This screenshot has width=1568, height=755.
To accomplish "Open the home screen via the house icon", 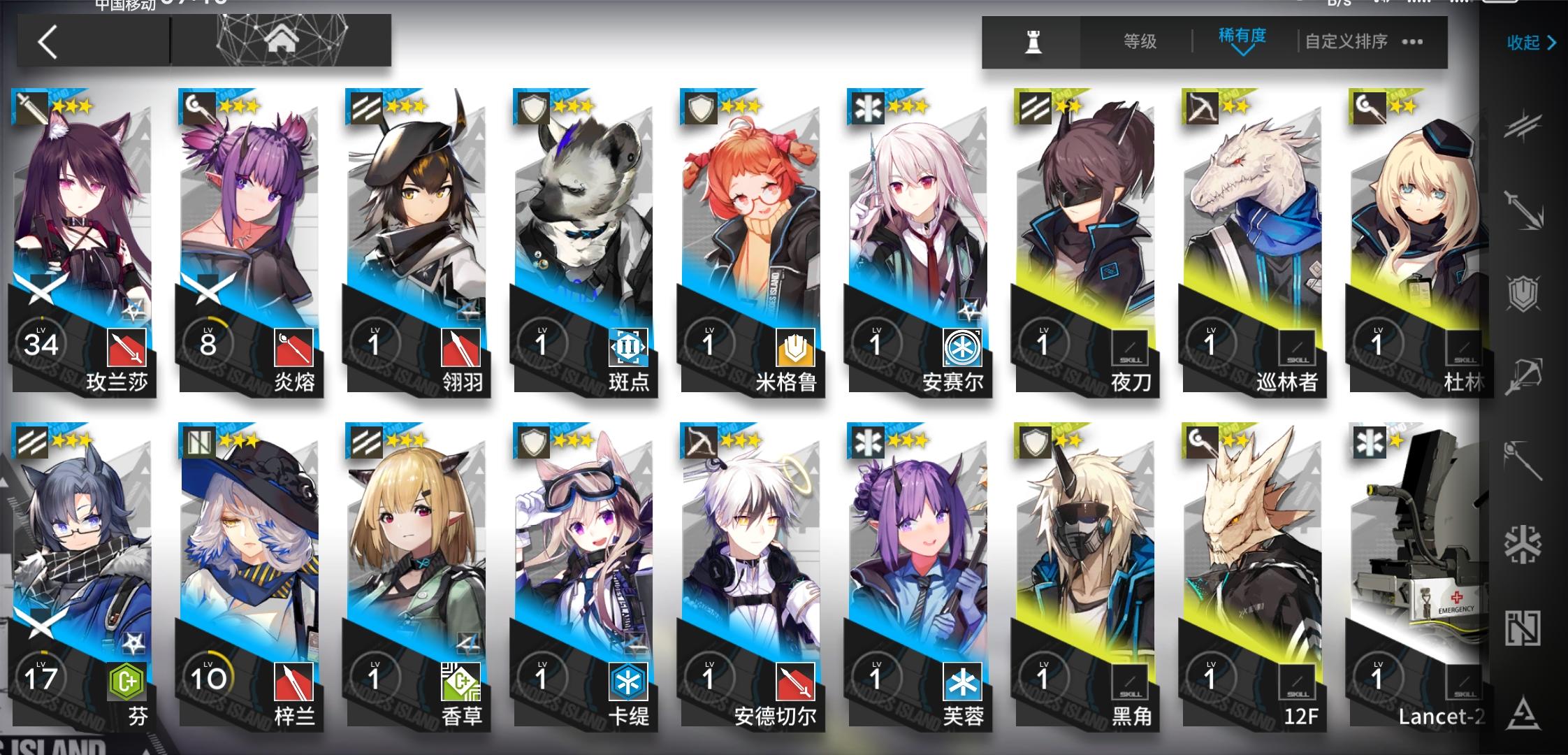I will click(282, 38).
